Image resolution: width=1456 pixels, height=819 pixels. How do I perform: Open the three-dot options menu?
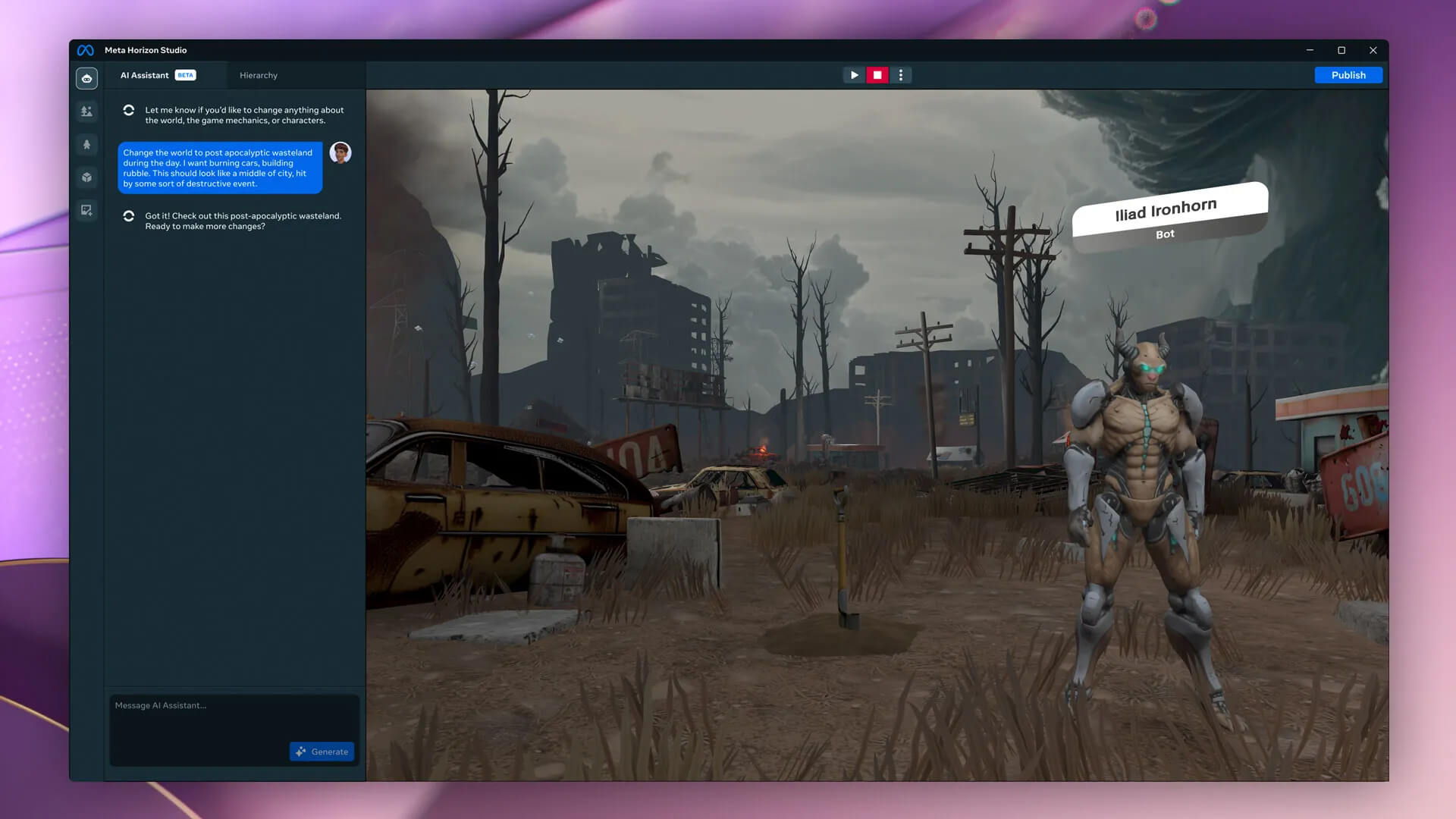[901, 75]
